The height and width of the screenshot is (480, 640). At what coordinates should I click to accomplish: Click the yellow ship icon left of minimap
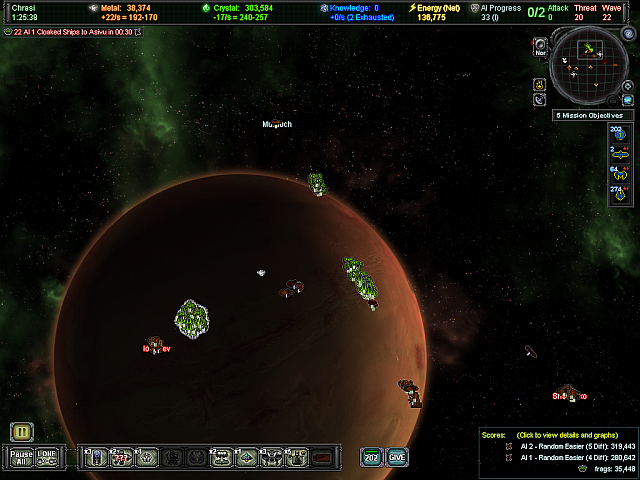pyautogui.click(x=539, y=83)
